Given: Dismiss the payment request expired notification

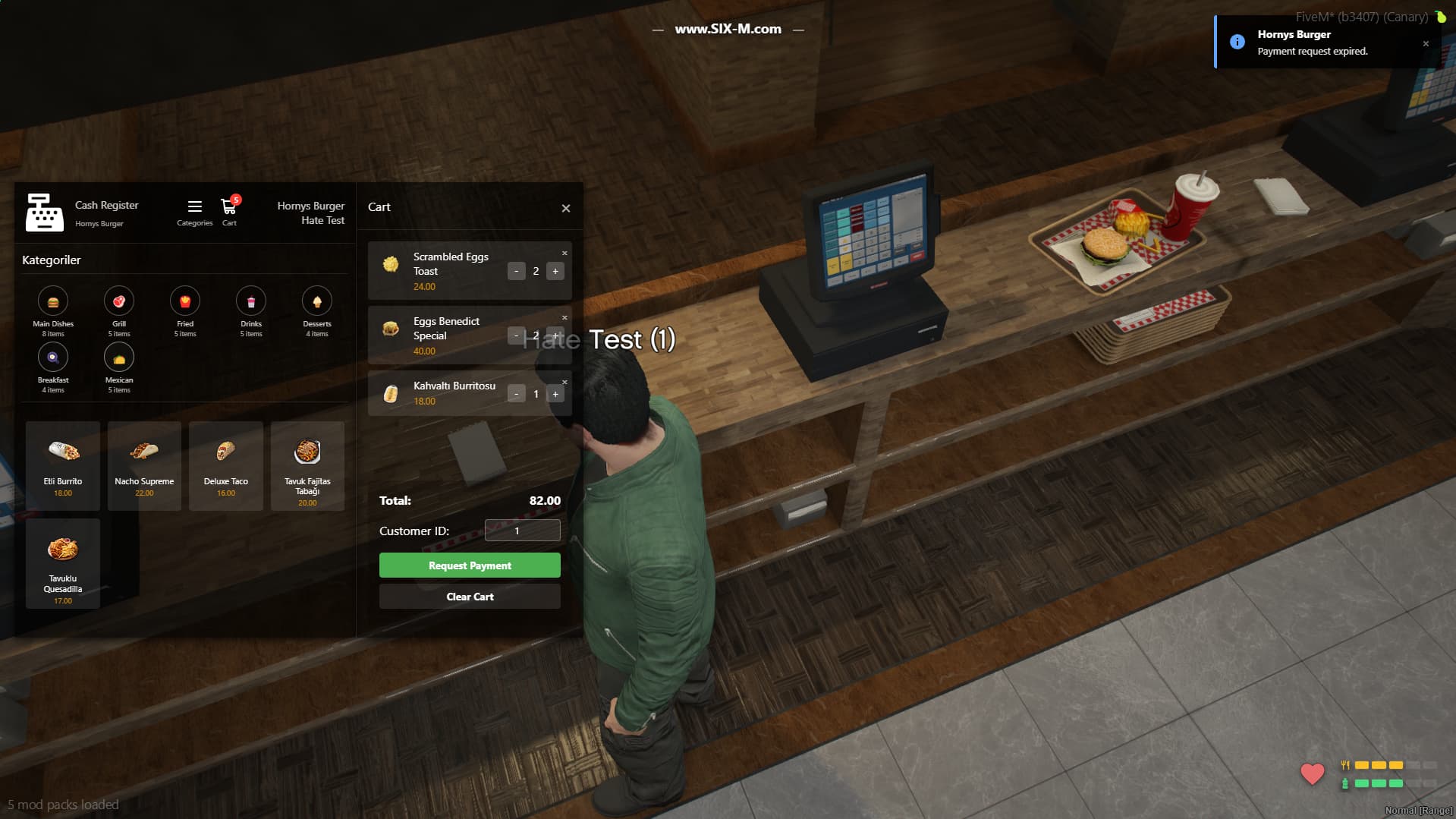Looking at the screenshot, I should [x=1426, y=45].
